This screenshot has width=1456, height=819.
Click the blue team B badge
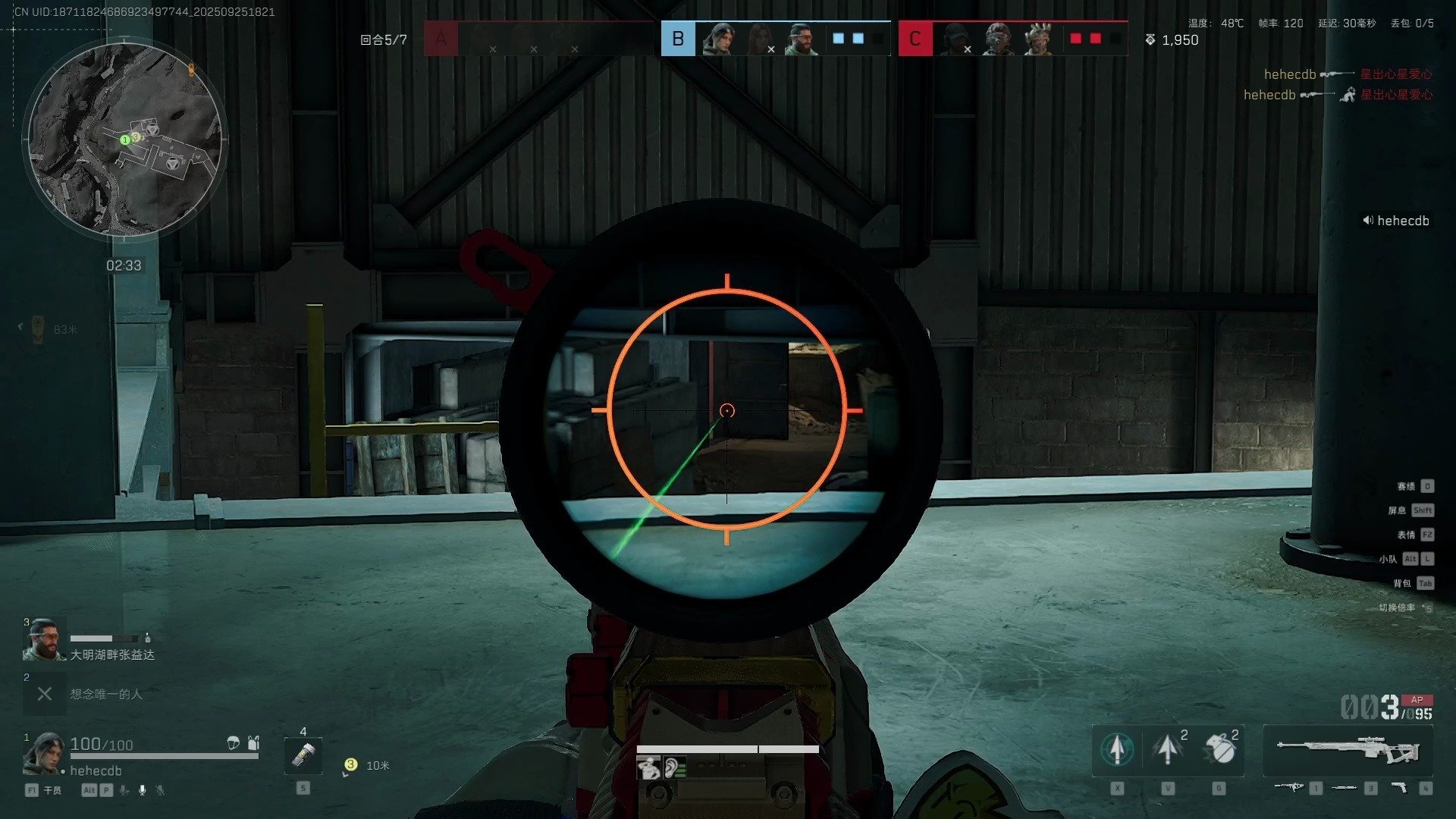click(678, 39)
